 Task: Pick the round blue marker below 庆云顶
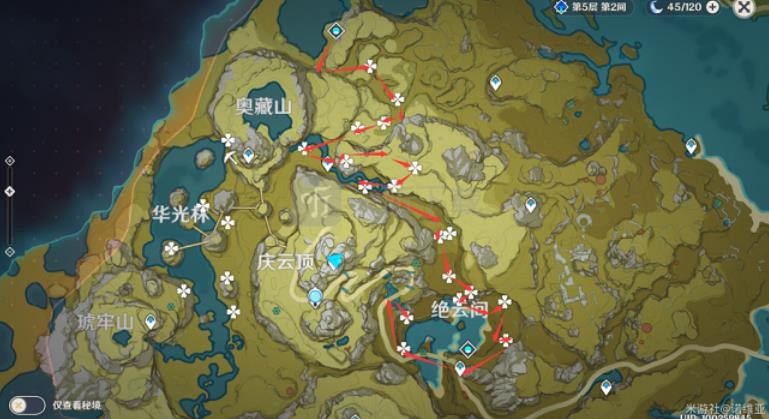[316, 296]
